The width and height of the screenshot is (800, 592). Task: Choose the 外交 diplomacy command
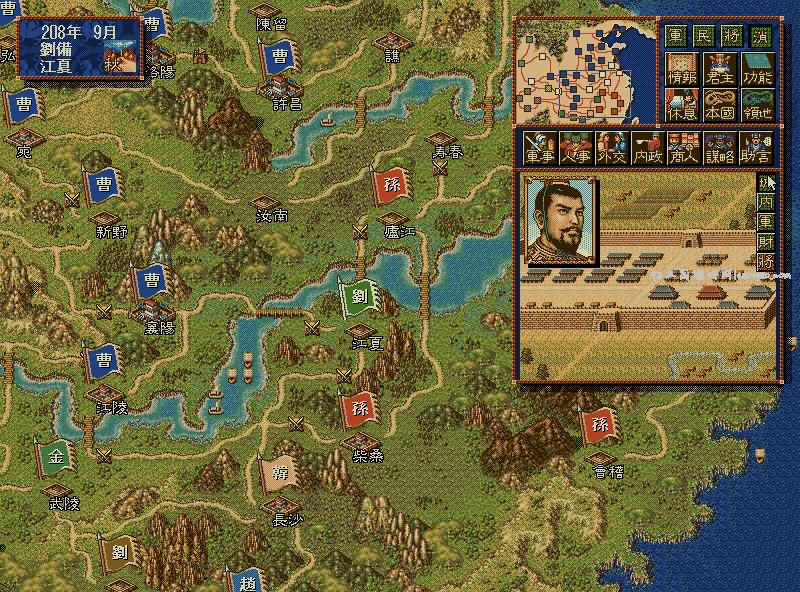pos(610,149)
